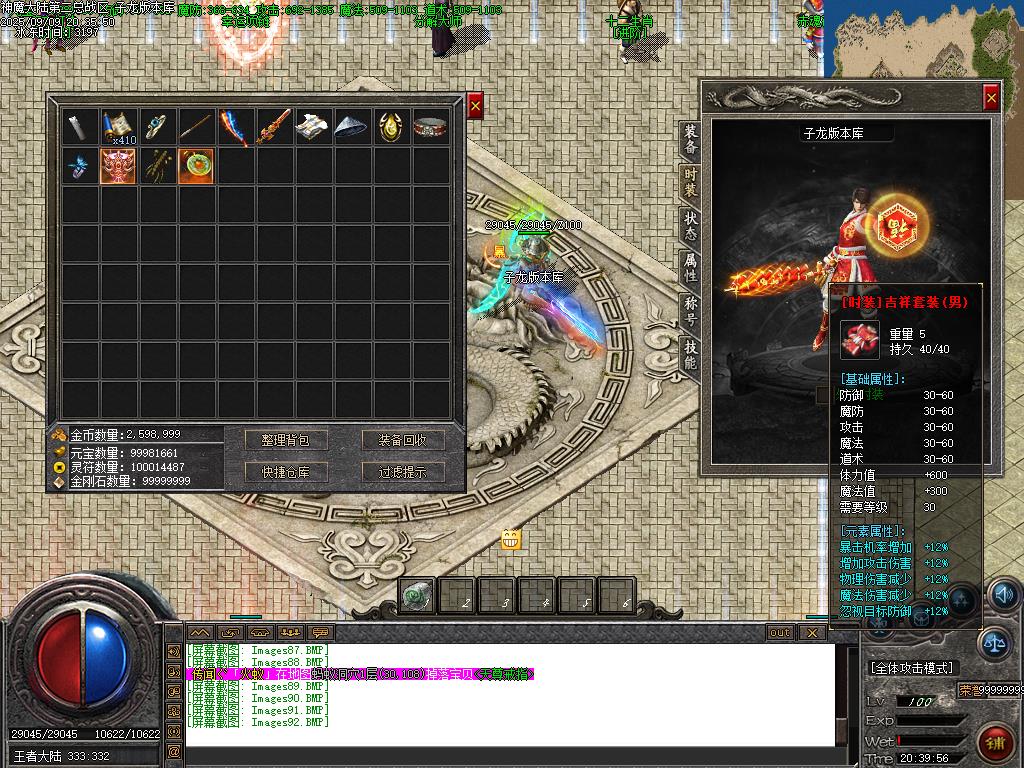The height and width of the screenshot is (768, 1024).
Task: Click the 过滤提示 filter tips button
Action: pyautogui.click(x=402, y=472)
